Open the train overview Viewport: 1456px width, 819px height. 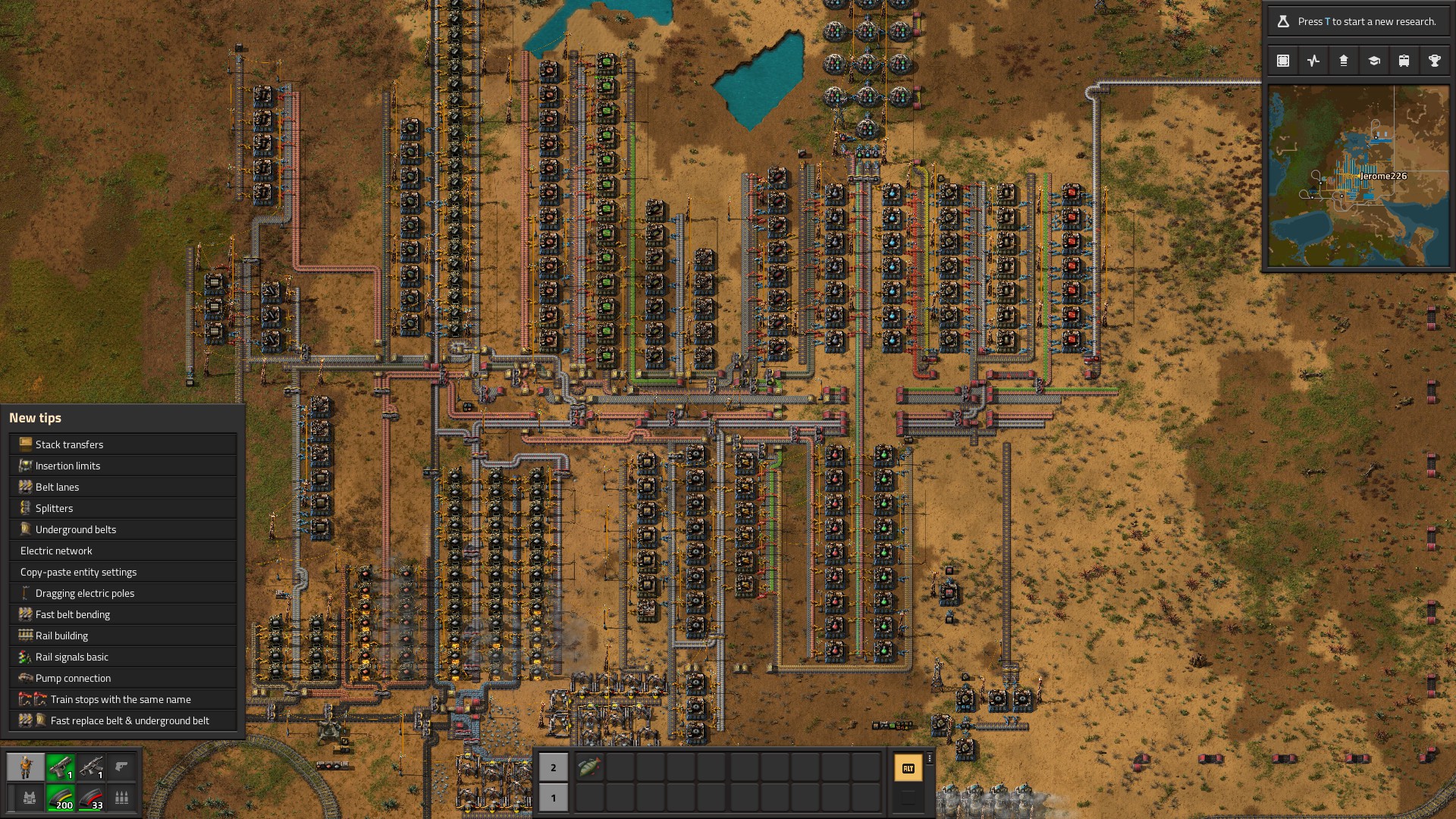(x=1403, y=60)
